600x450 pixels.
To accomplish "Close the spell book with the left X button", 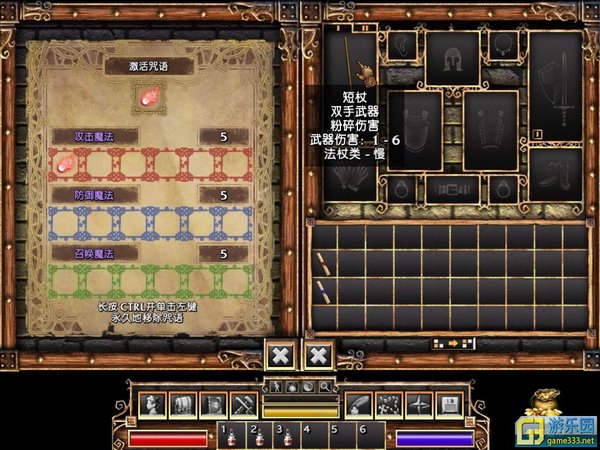I will point(281,355).
